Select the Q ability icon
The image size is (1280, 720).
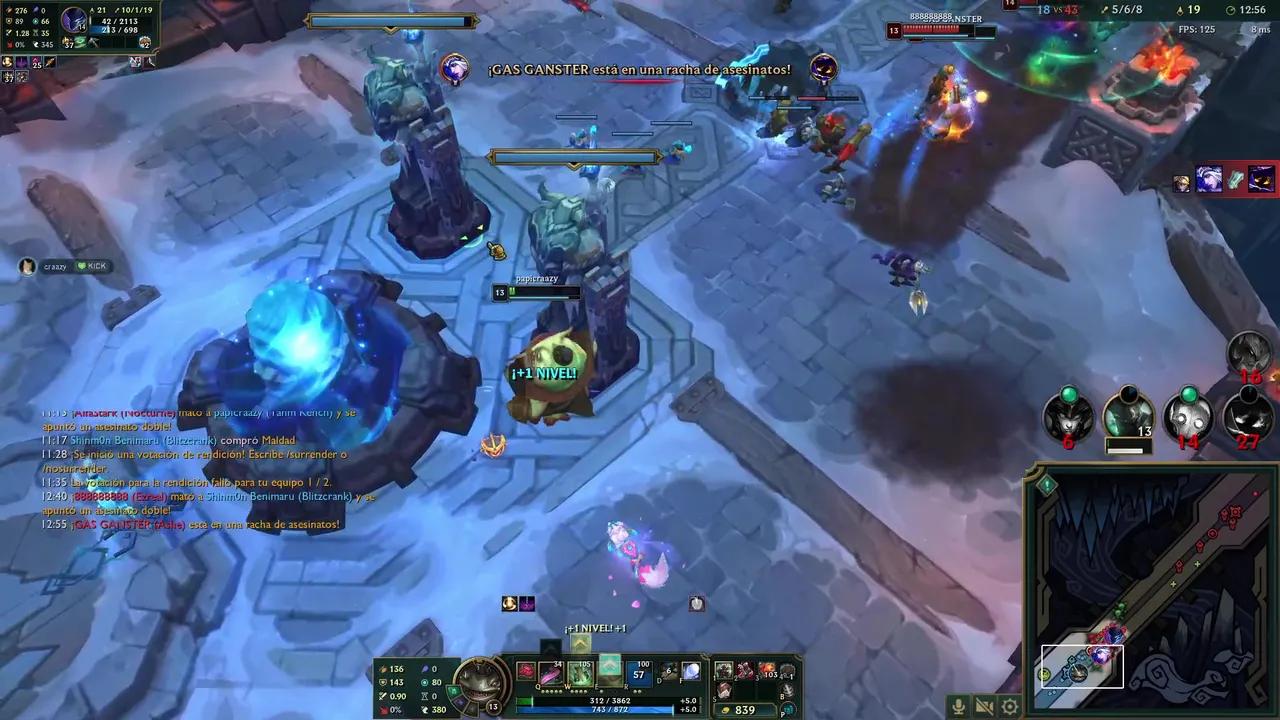coord(550,670)
